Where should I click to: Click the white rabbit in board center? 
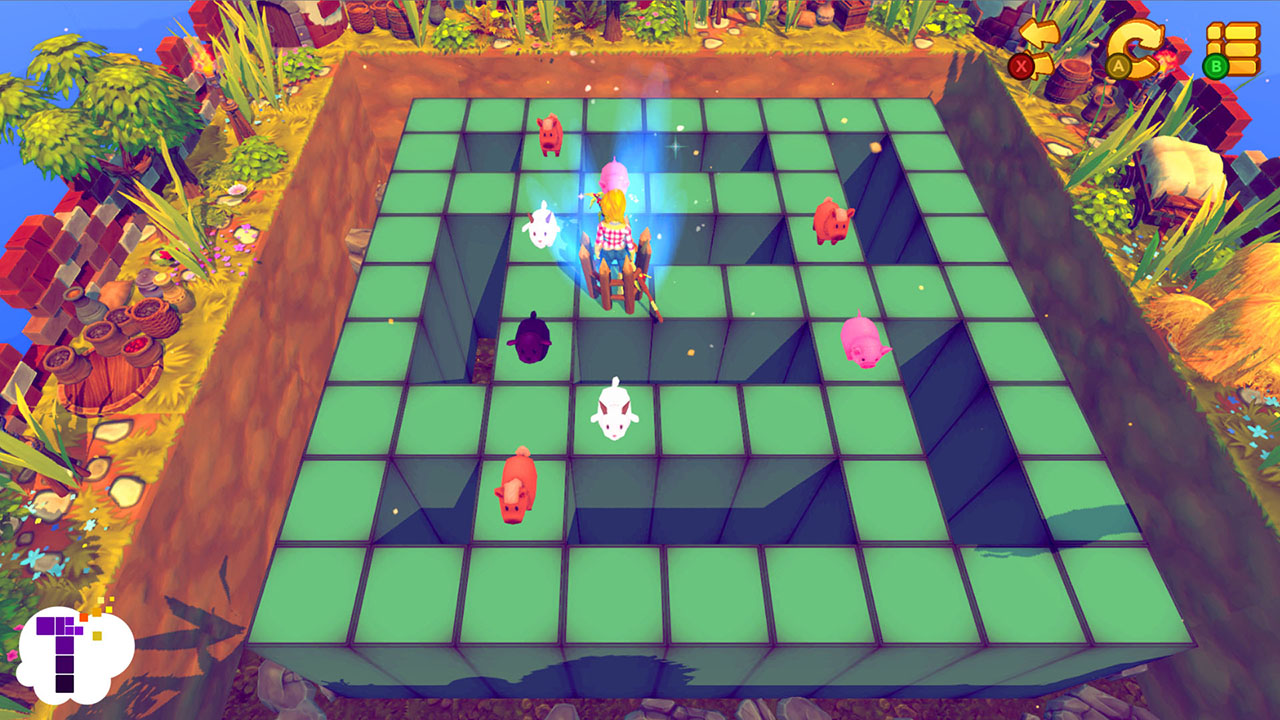tap(614, 410)
